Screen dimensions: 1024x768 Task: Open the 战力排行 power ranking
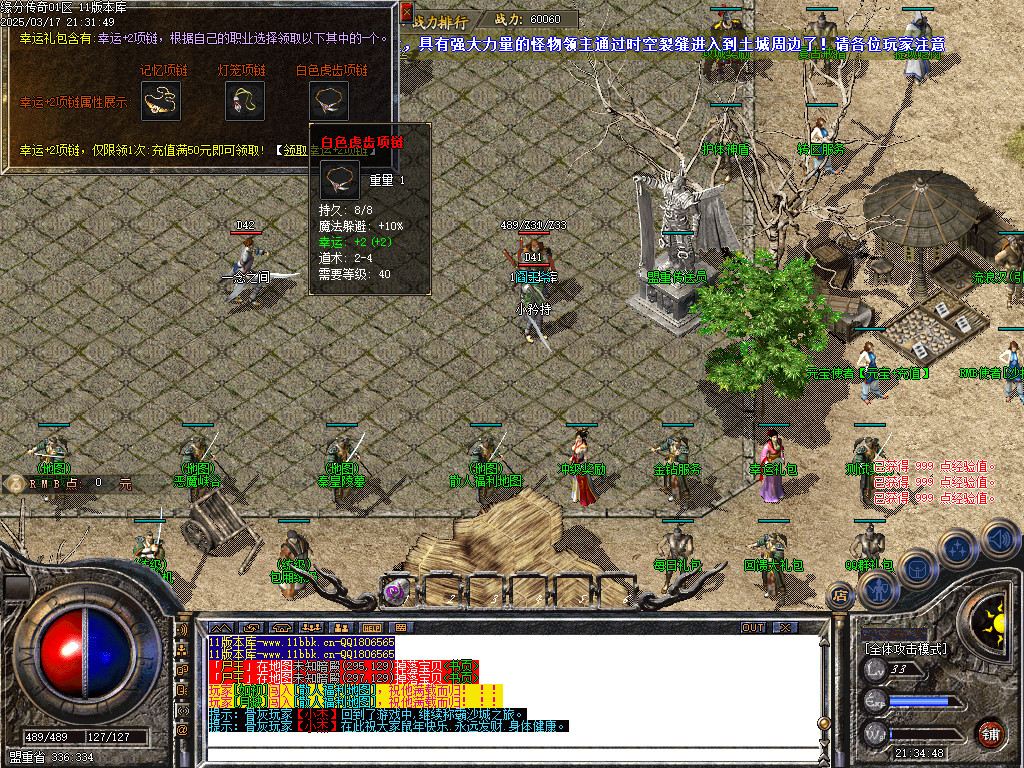[x=439, y=19]
